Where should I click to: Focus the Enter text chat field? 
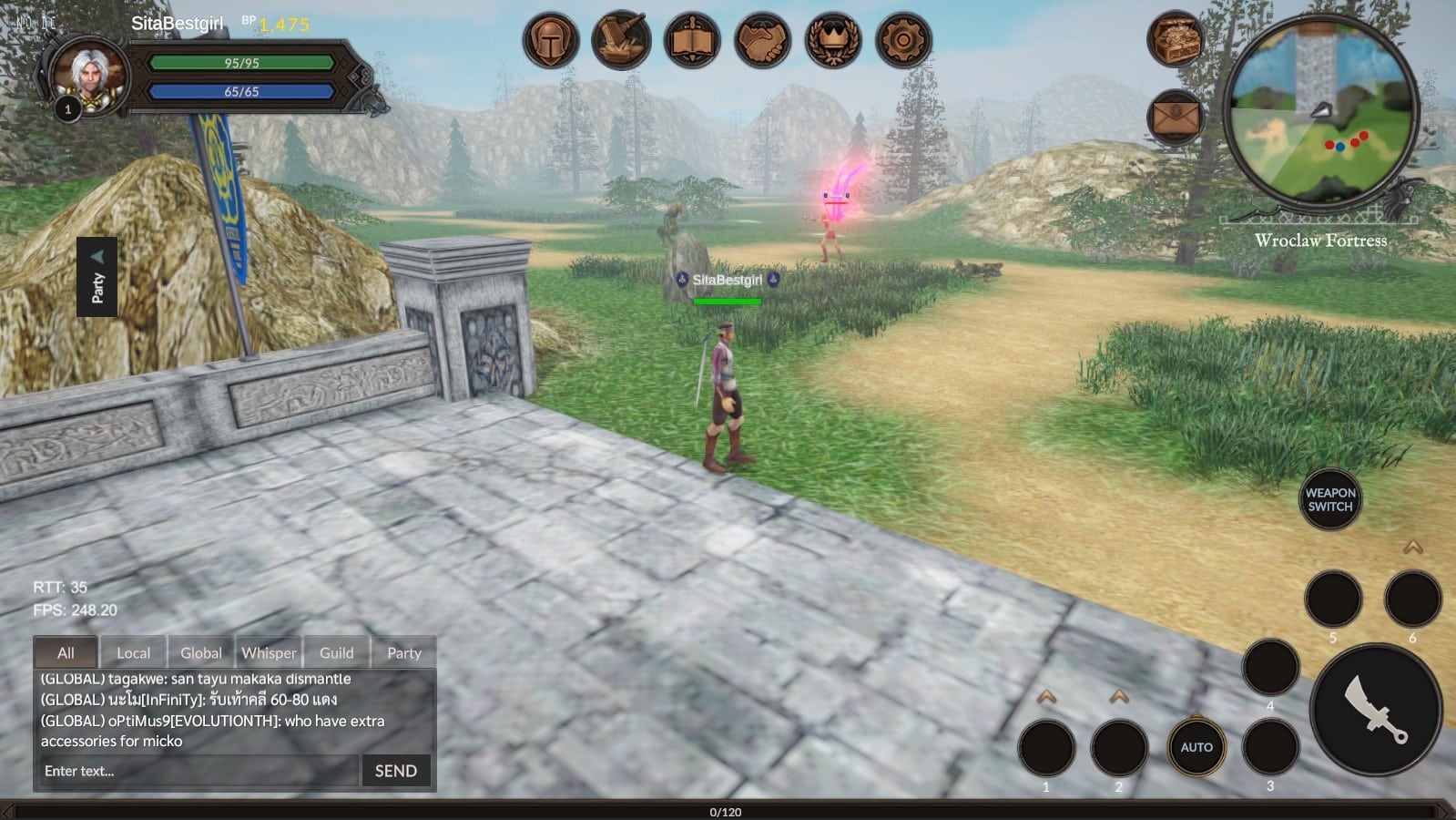(x=199, y=771)
